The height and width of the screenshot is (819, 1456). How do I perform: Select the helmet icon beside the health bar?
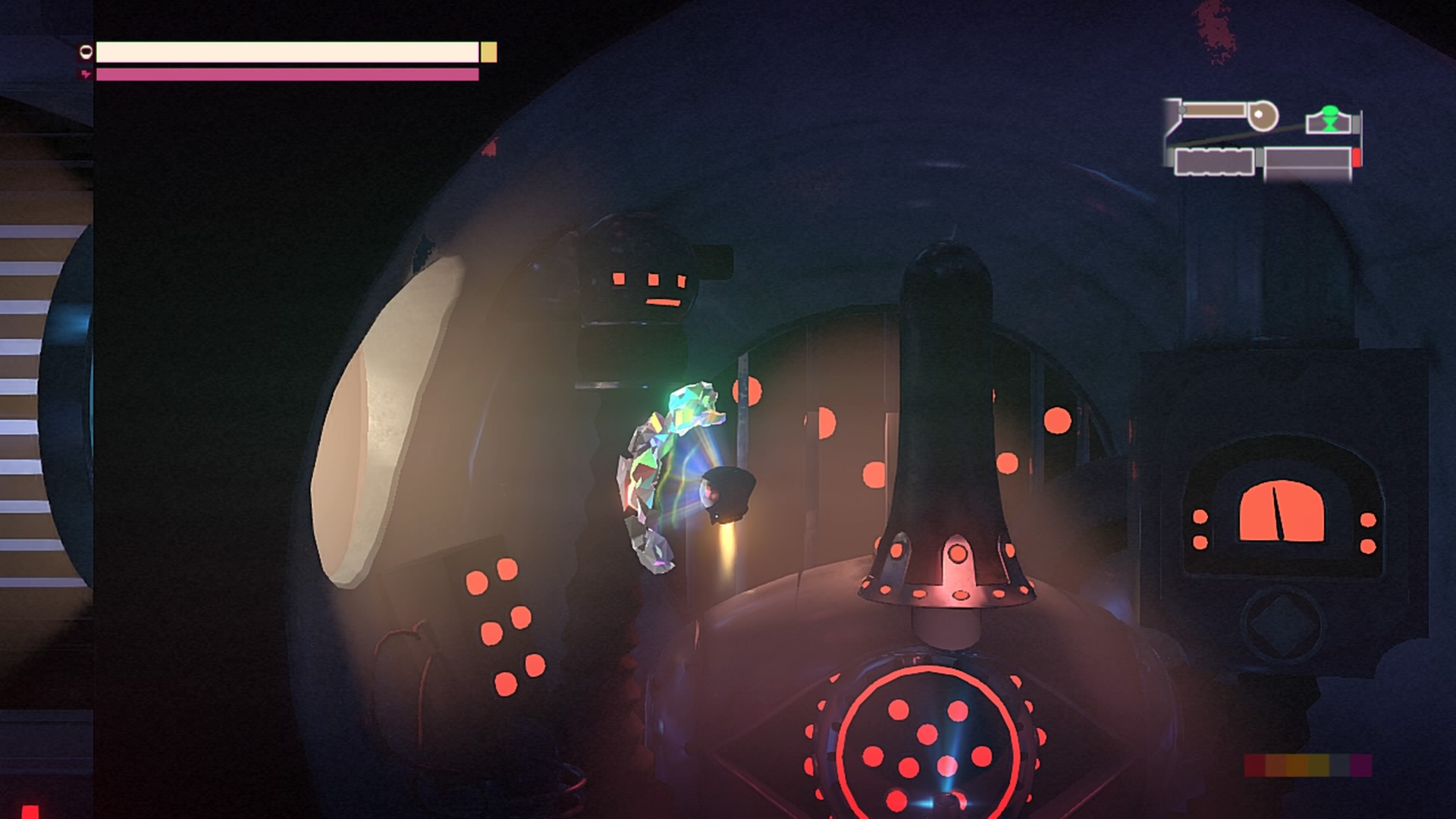tap(85, 52)
